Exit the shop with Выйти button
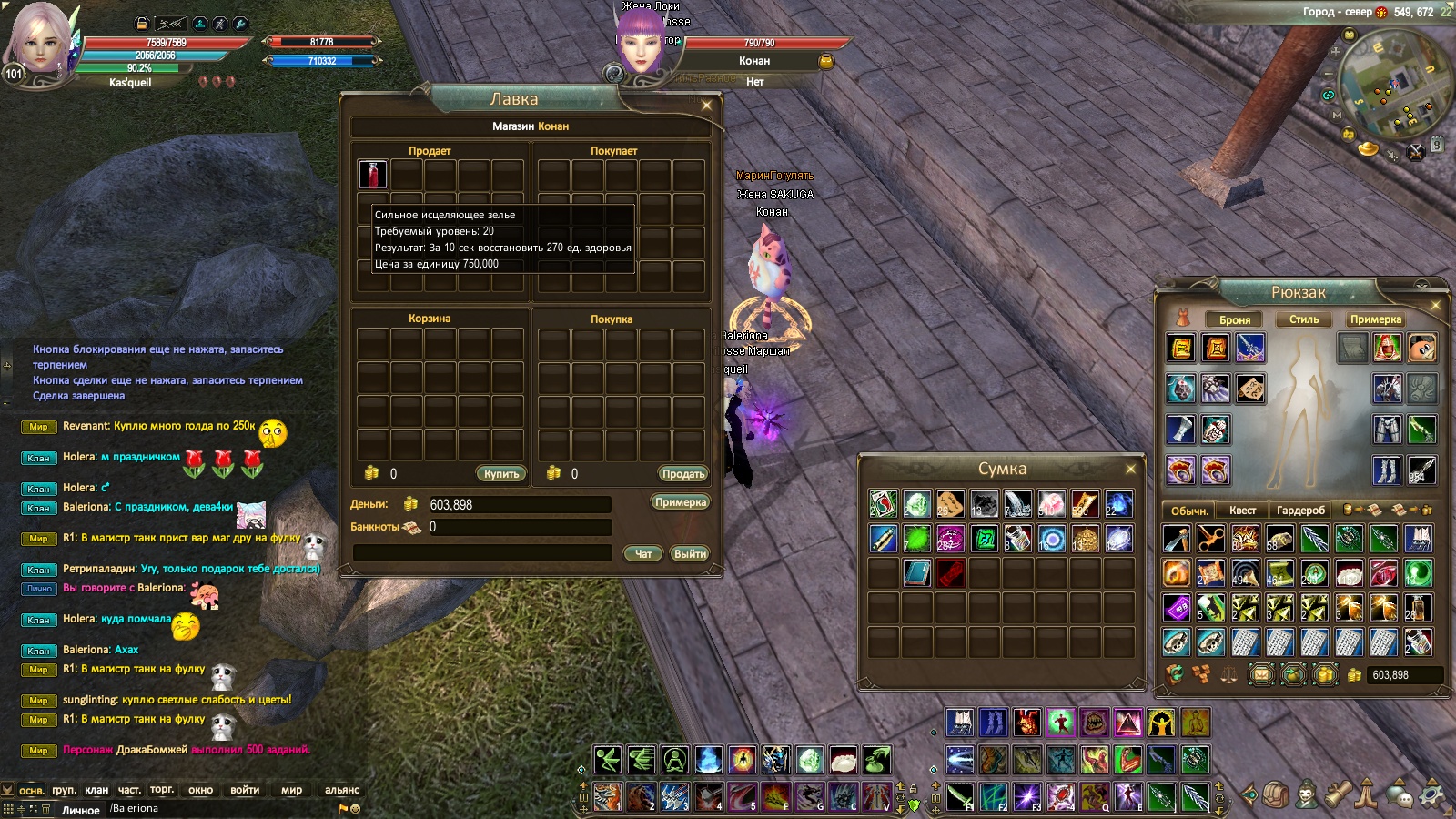The height and width of the screenshot is (819, 1456). coord(690,553)
